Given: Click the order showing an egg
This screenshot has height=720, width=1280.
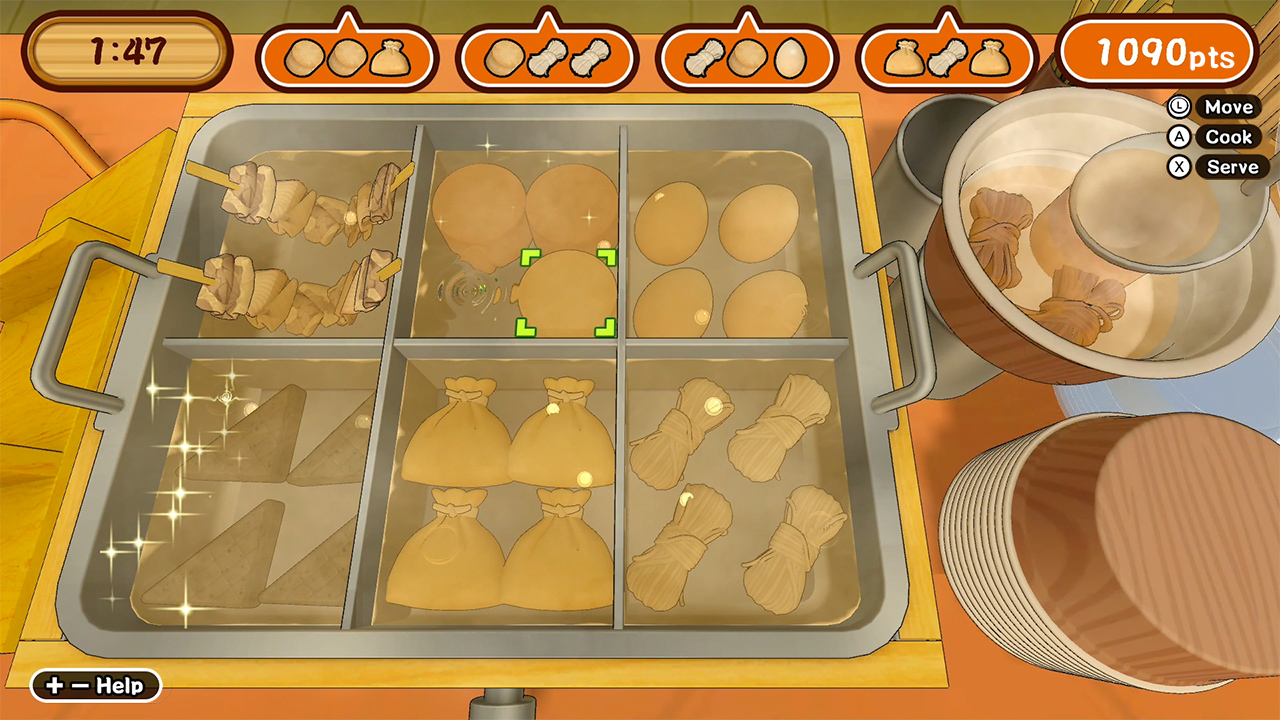Looking at the screenshot, I should tap(747, 55).
